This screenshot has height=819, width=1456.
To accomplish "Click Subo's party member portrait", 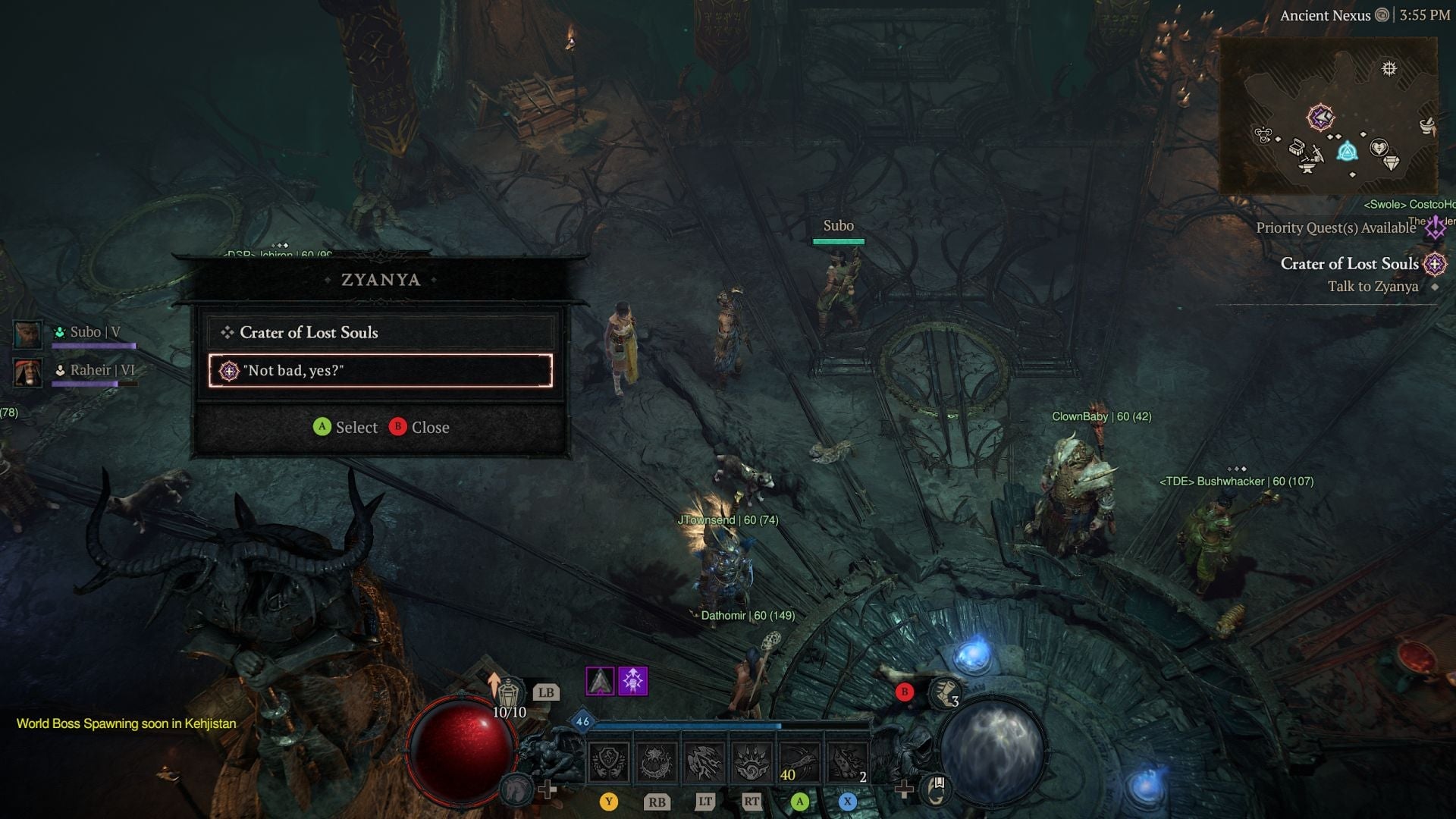I will (x=28, y=334).
